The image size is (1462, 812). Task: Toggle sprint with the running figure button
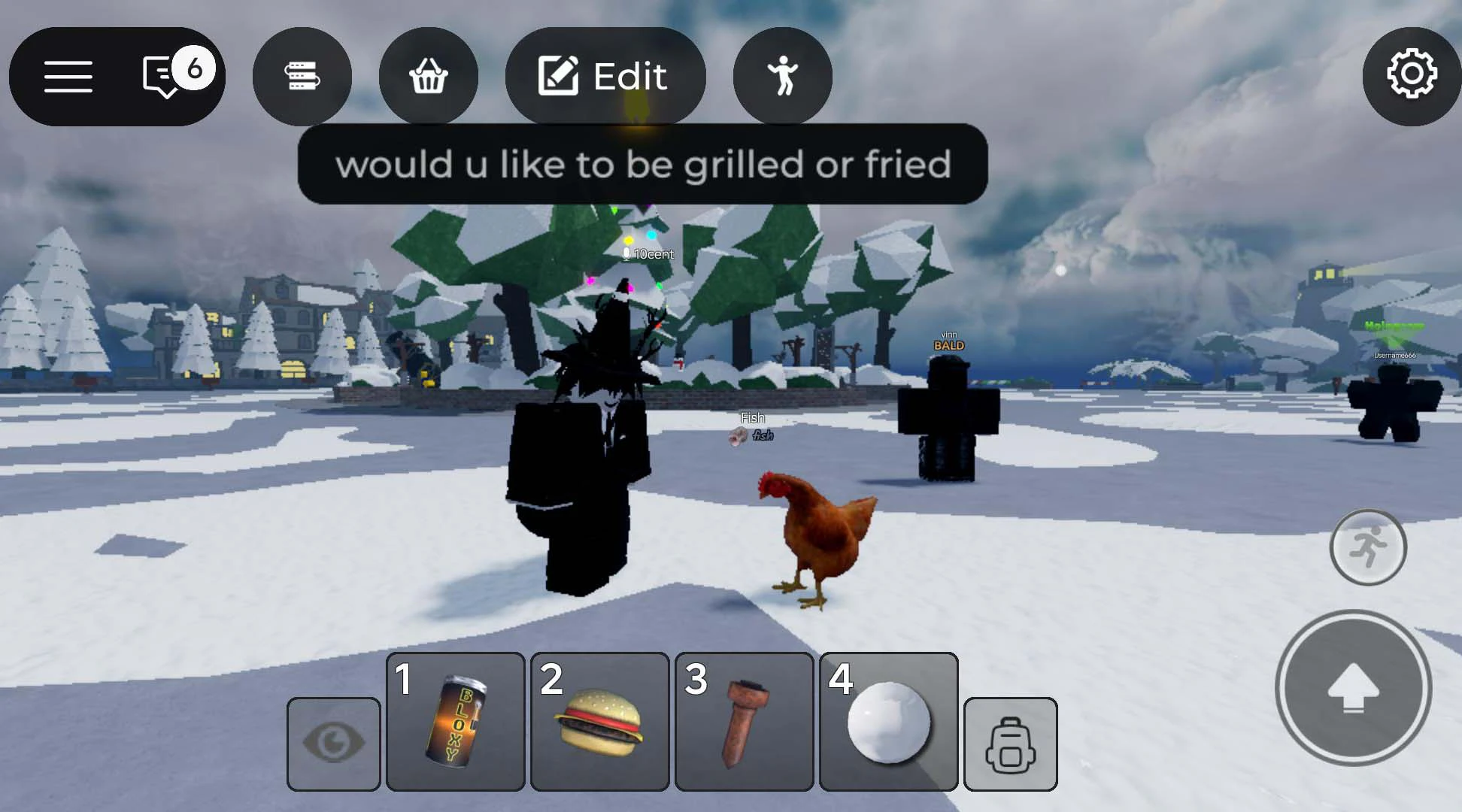pyautogui.click(x=1368, y=547)
